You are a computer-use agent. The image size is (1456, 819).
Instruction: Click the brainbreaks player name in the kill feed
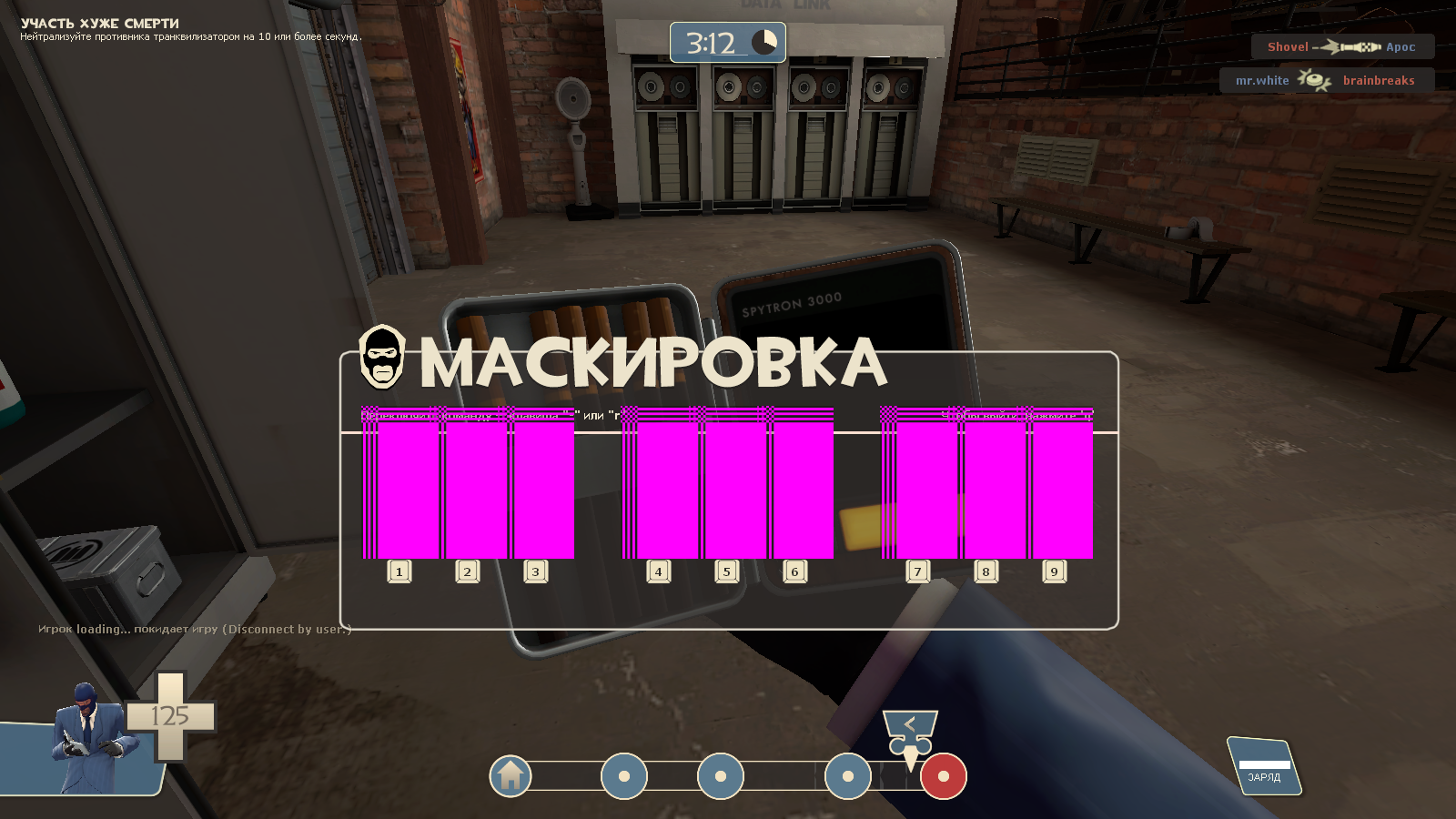[x=1379, y=81]
